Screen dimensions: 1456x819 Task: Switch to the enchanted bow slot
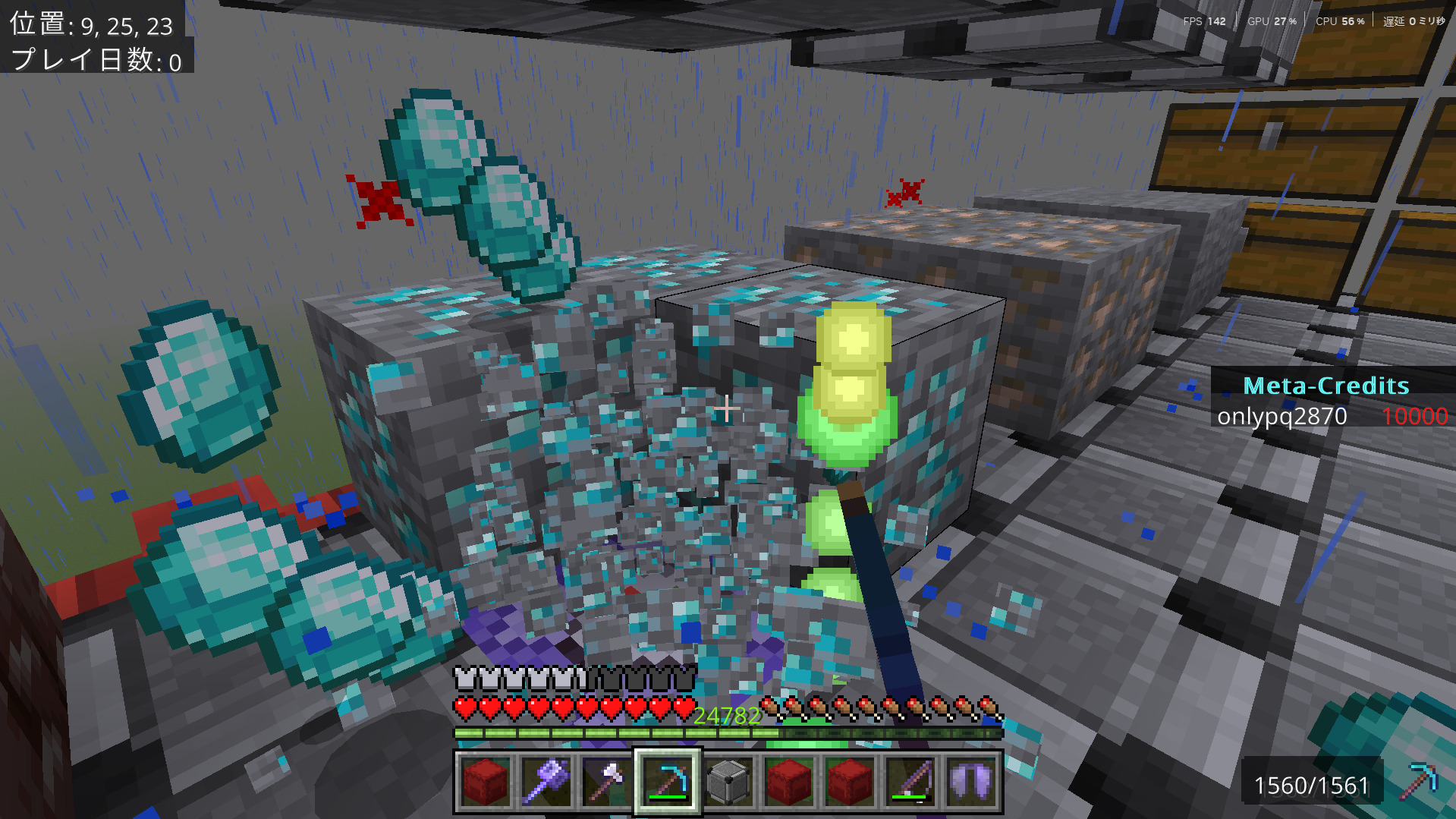[x=910, y=781]
